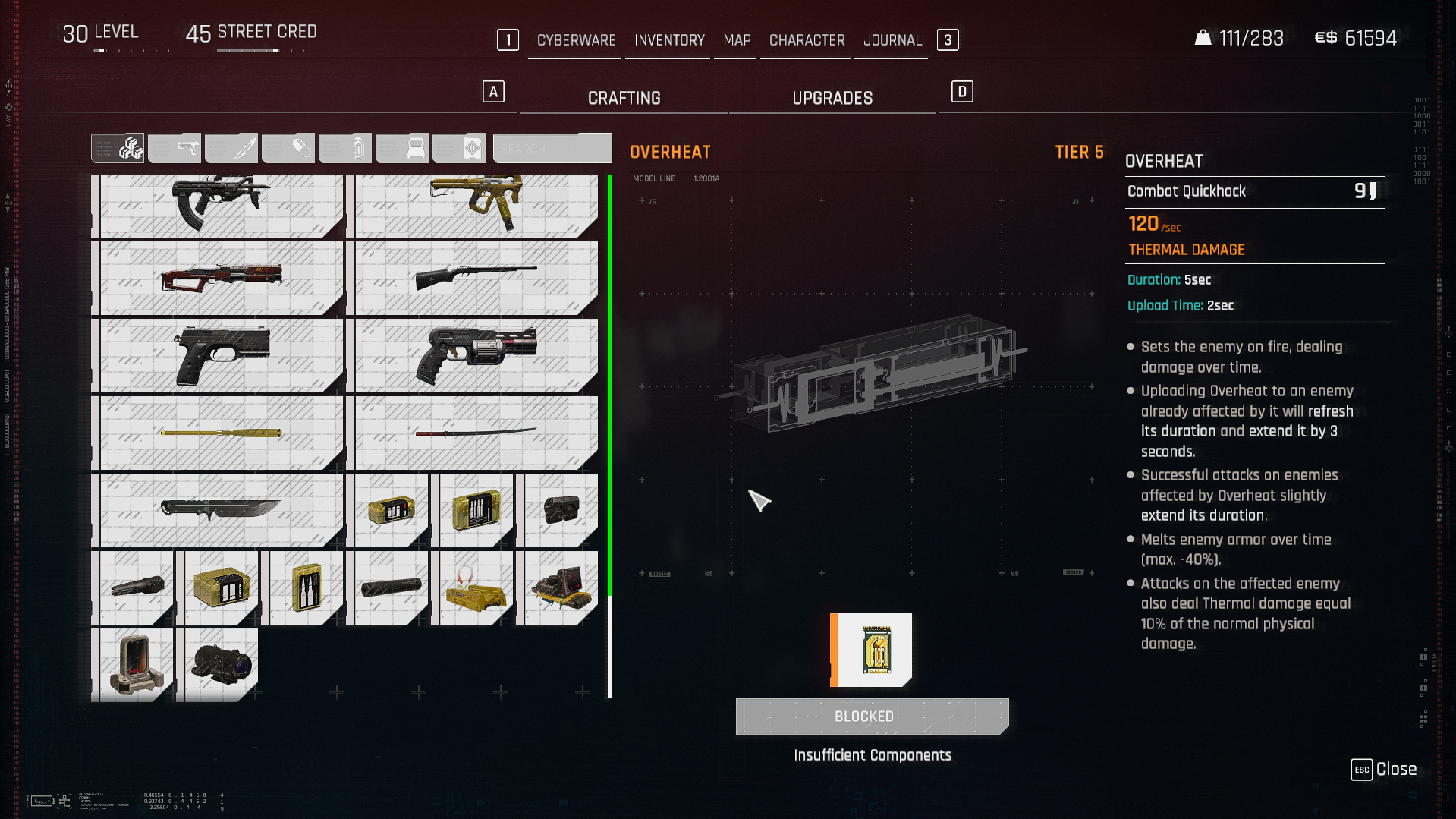Open the Cyberware menu tab
This screenshot has width=1456, height=819.
[576, 40]
